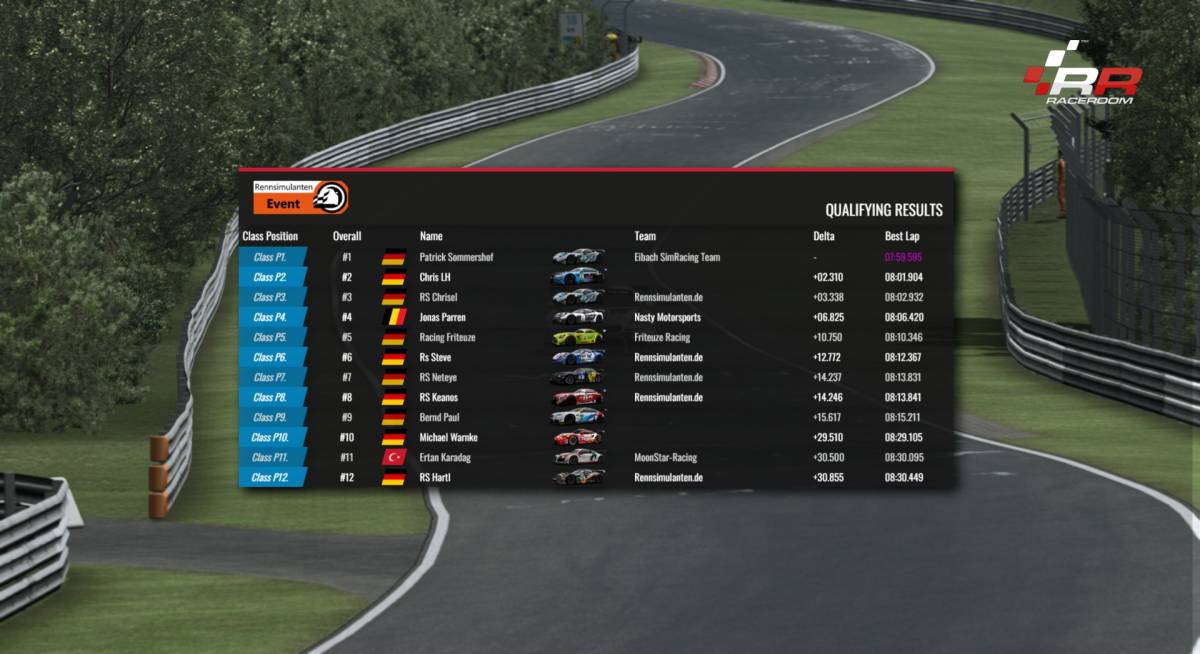Viewport: 1200px width, 654px height.
Task: Click the Delta column header
Action: 823,236
